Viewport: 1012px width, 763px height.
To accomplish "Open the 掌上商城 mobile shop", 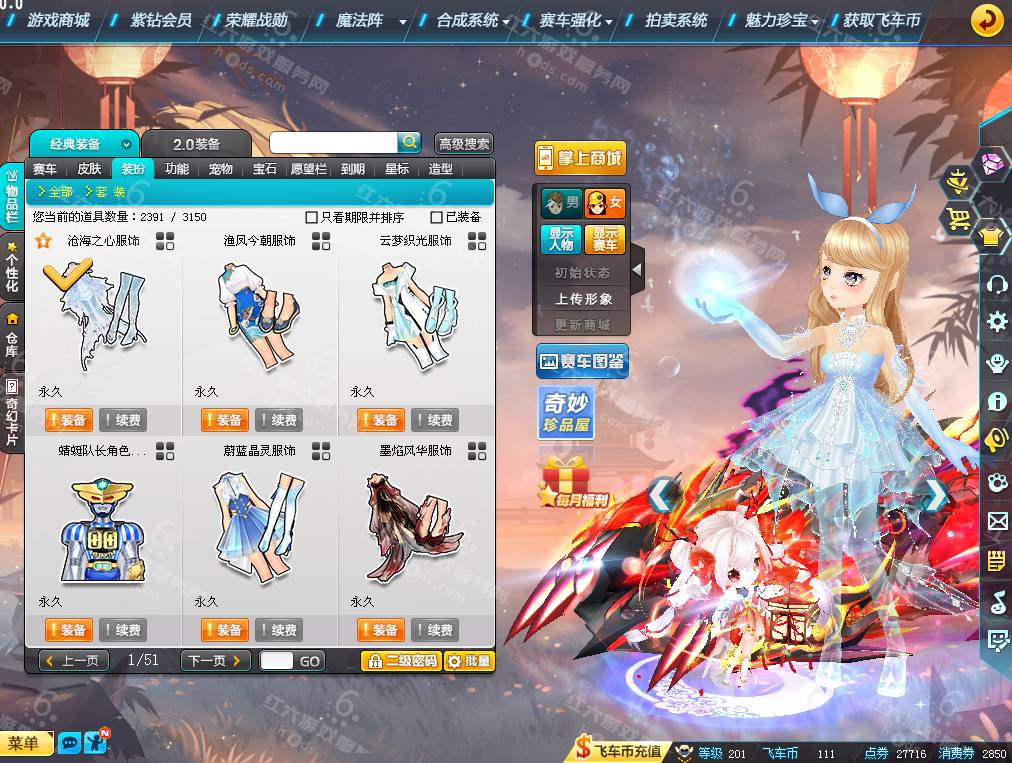I will [x=579, y=158].
